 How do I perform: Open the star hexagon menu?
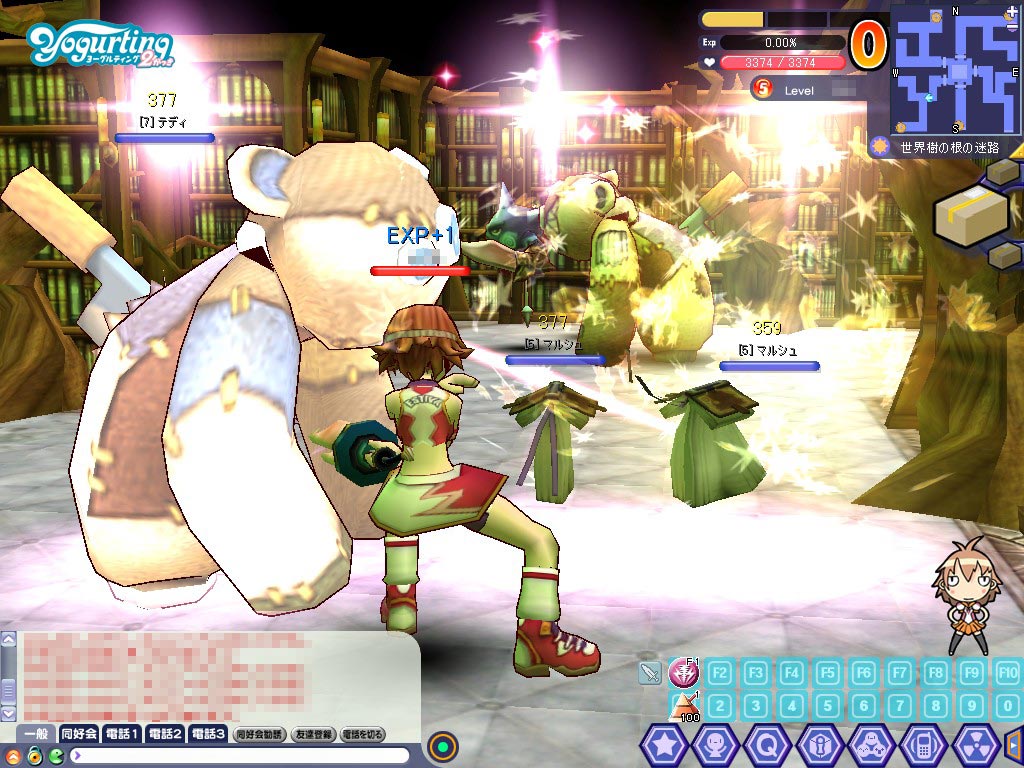click(662, 745)
